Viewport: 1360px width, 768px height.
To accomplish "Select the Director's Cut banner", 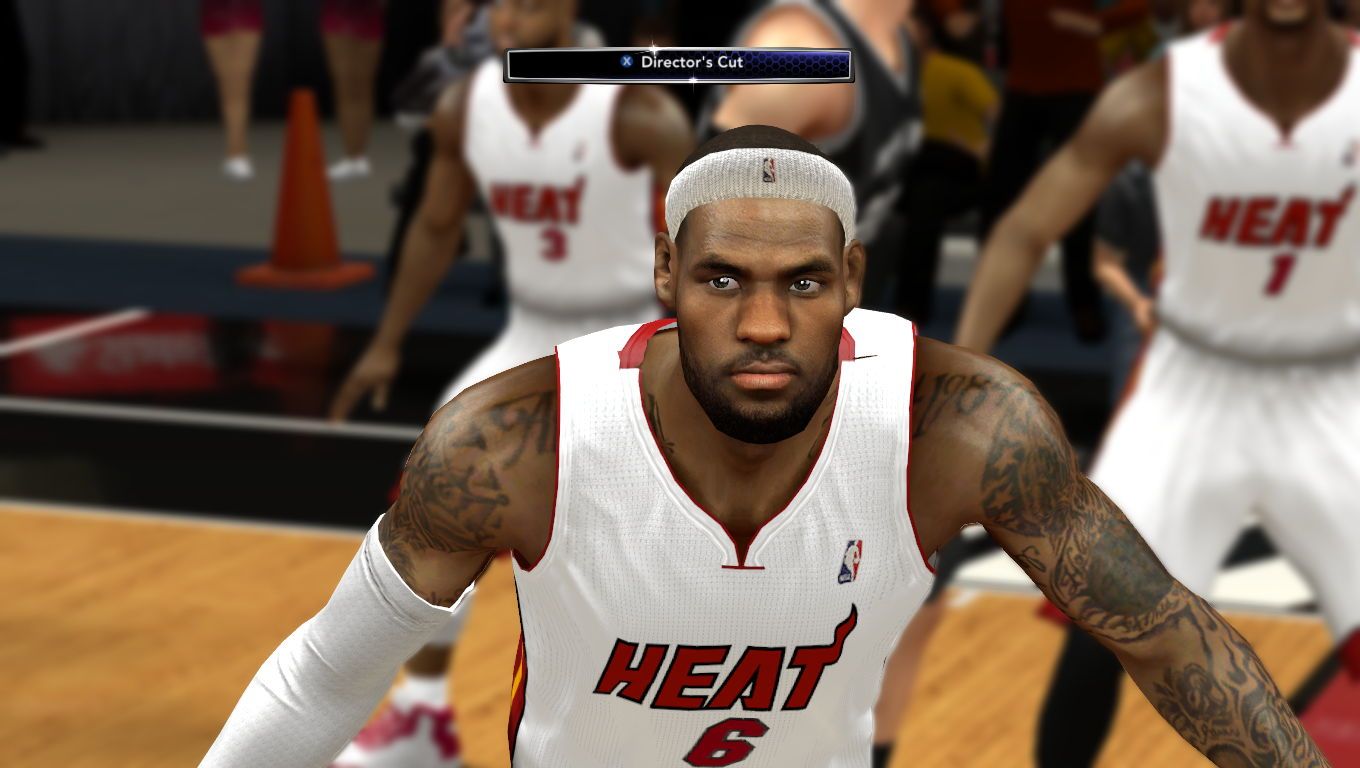I will click(678, 64).
